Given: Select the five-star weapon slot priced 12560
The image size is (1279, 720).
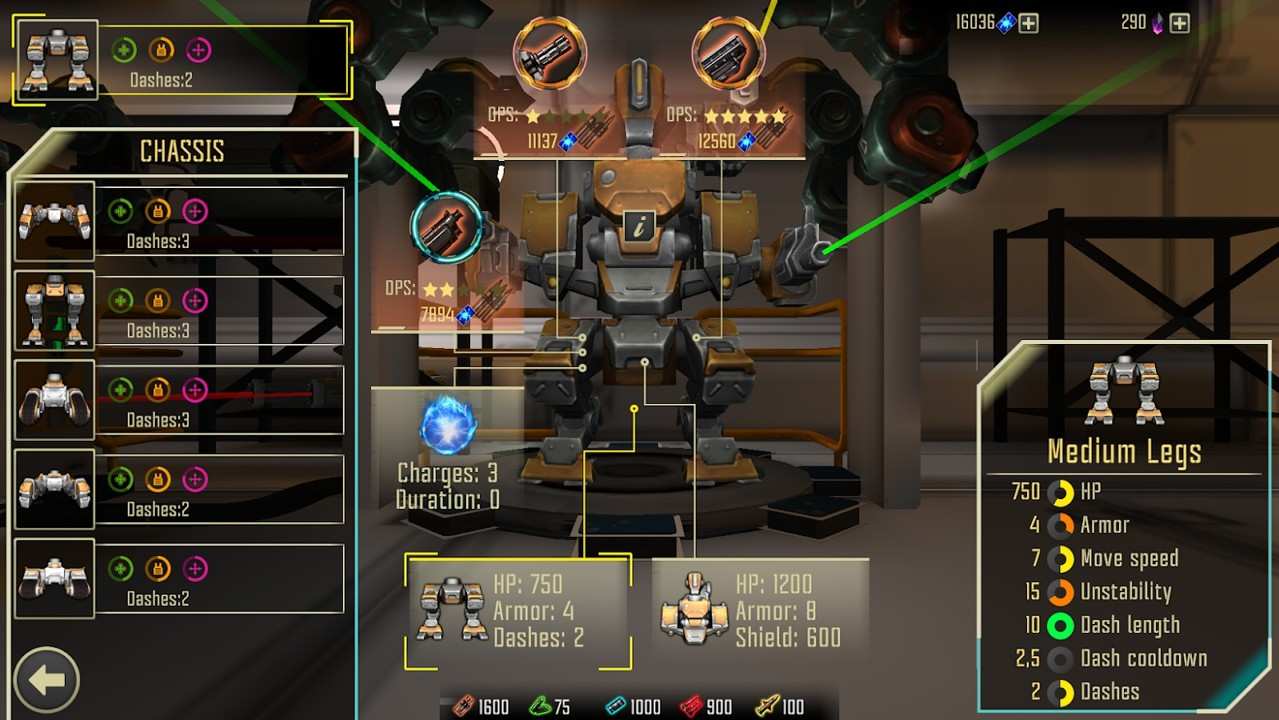Looking at the screenshot, I should point(729,53).
